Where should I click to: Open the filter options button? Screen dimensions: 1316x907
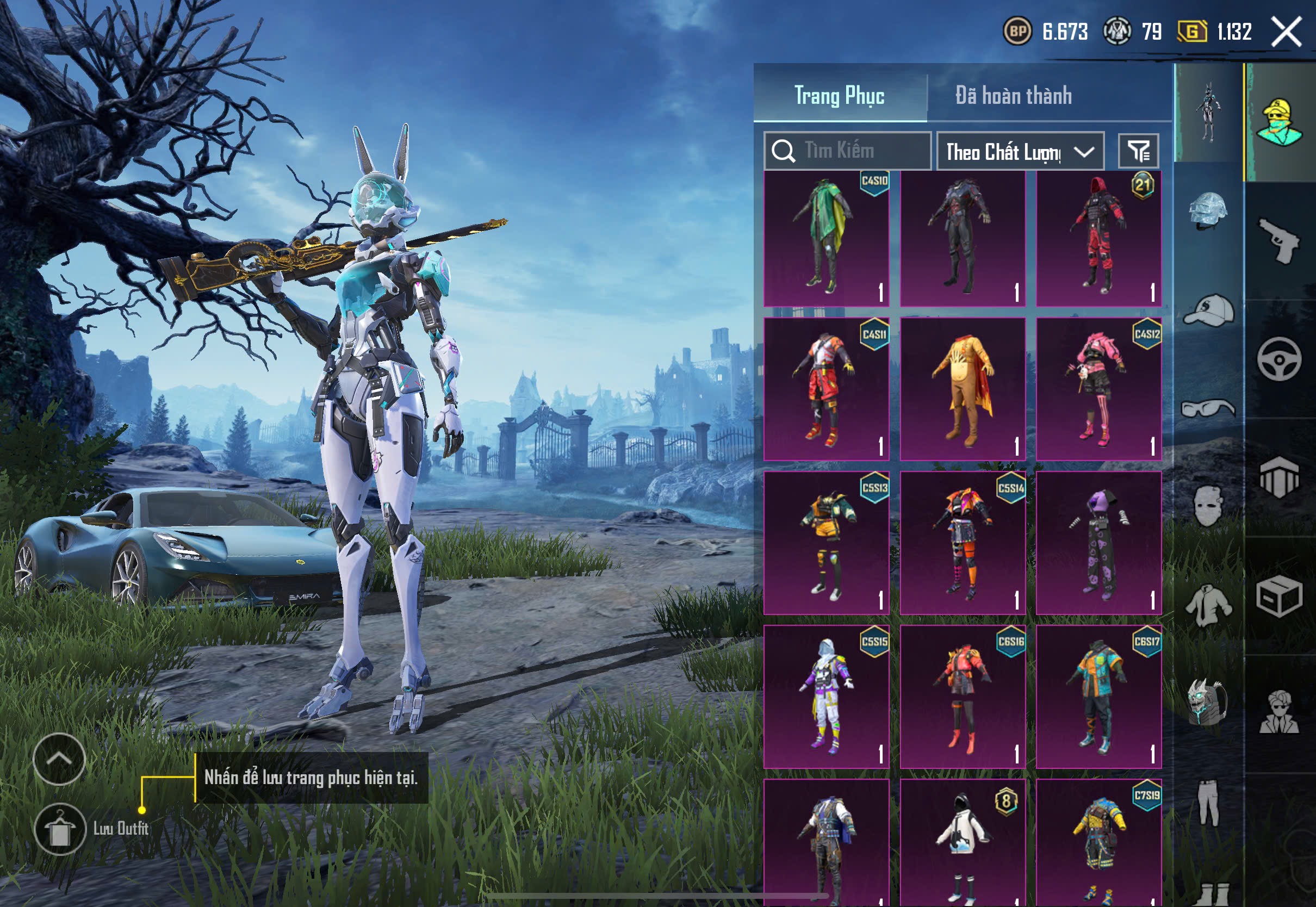(x=1138, y=151)
